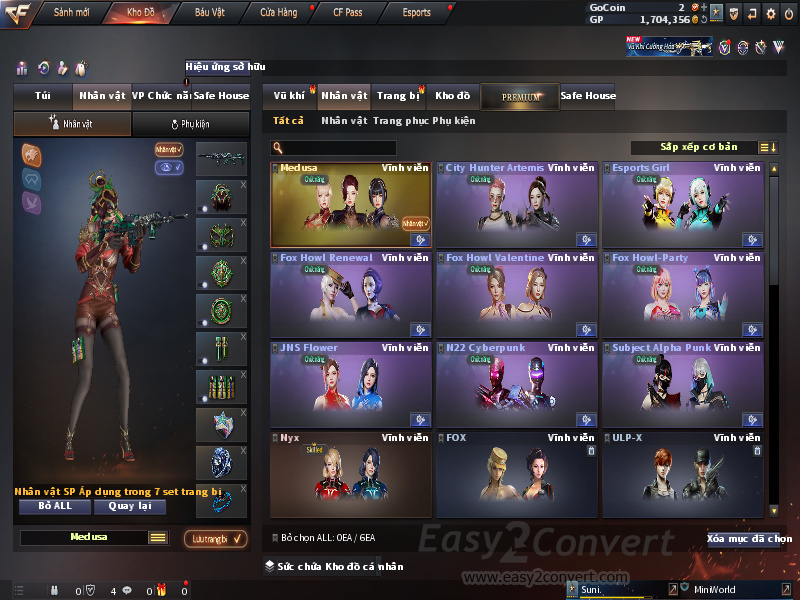The image size is (800, 600).
Task: Select the City Hunter Artemis character card
Action: pyautogui.click(x=516, y=205)
